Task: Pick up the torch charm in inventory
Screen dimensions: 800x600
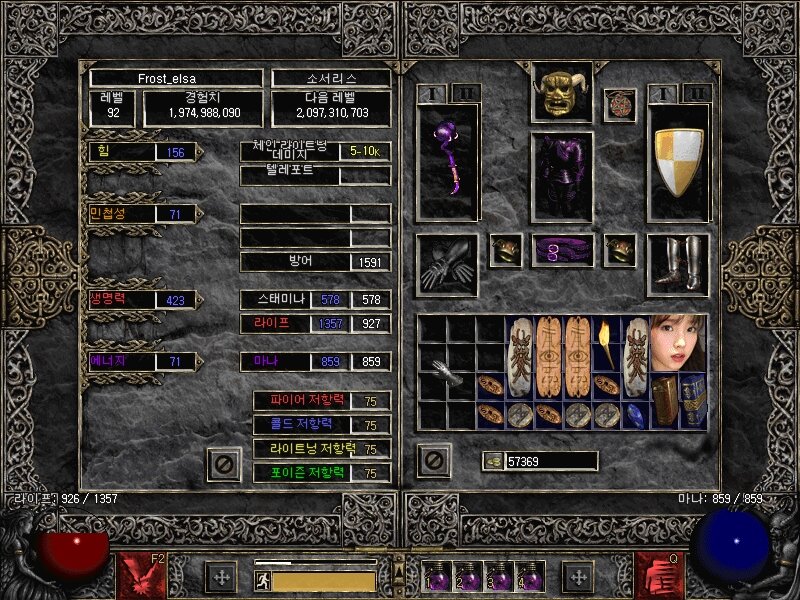Action: click(606, 343)
